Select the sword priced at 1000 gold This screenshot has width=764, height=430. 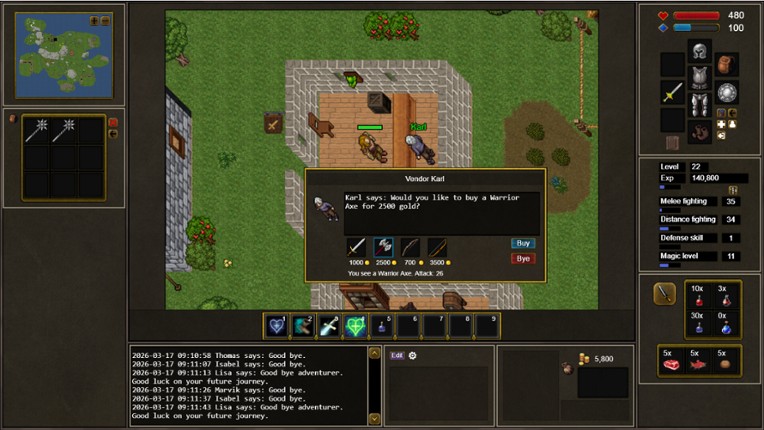click(x=356, y=247)
